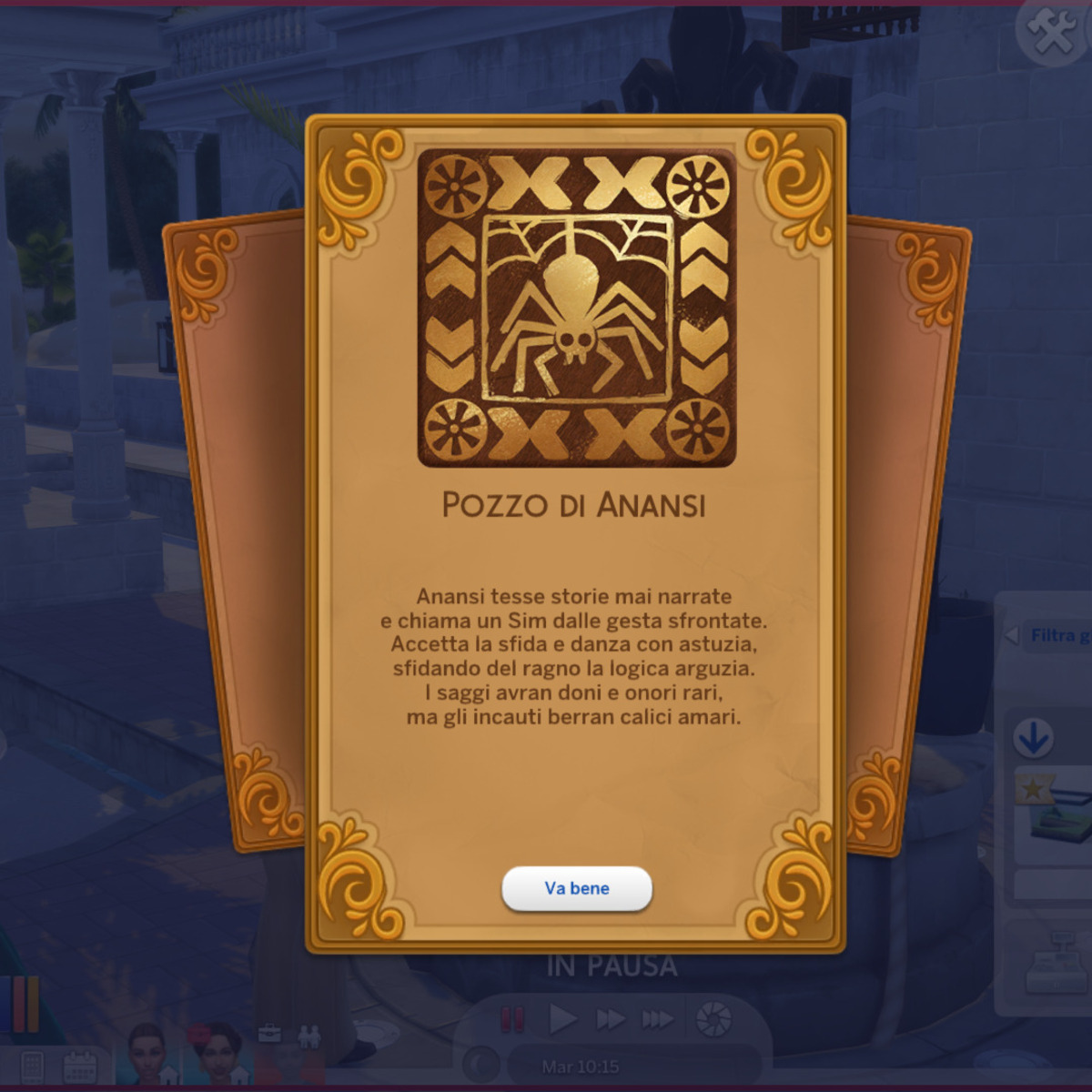Resume game at normal play speed
Image resolution: width=1092 pixels, height=1092 pixels.
[x=562, y=1018]
